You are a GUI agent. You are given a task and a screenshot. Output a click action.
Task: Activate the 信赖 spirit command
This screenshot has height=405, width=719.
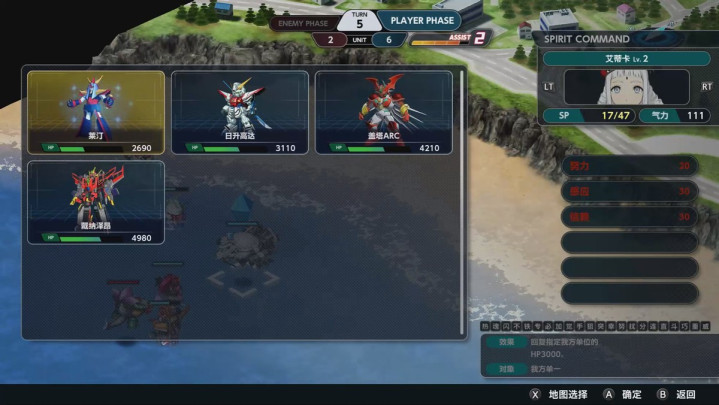point(629,216)
